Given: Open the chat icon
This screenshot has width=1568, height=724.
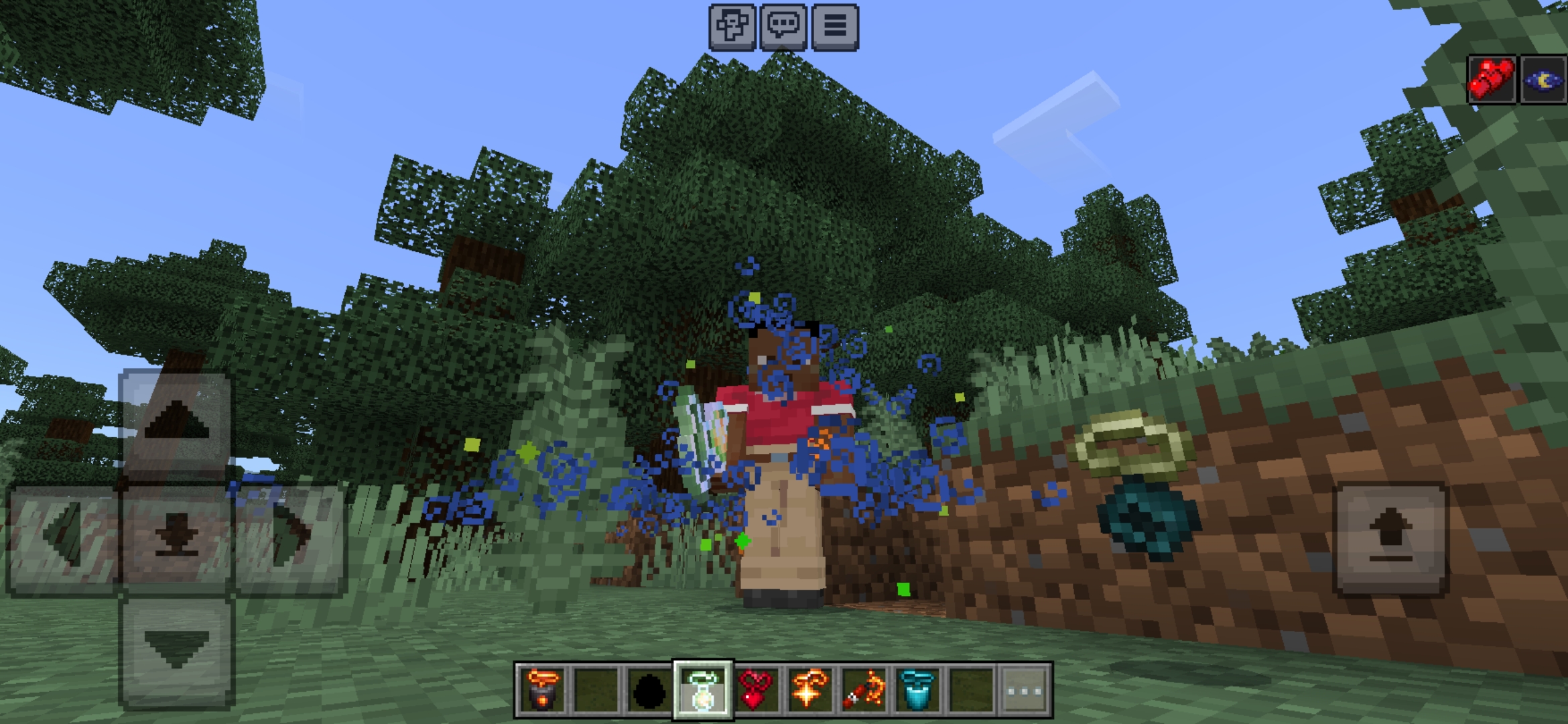Looking at the screenshot, I should [785, 27].
